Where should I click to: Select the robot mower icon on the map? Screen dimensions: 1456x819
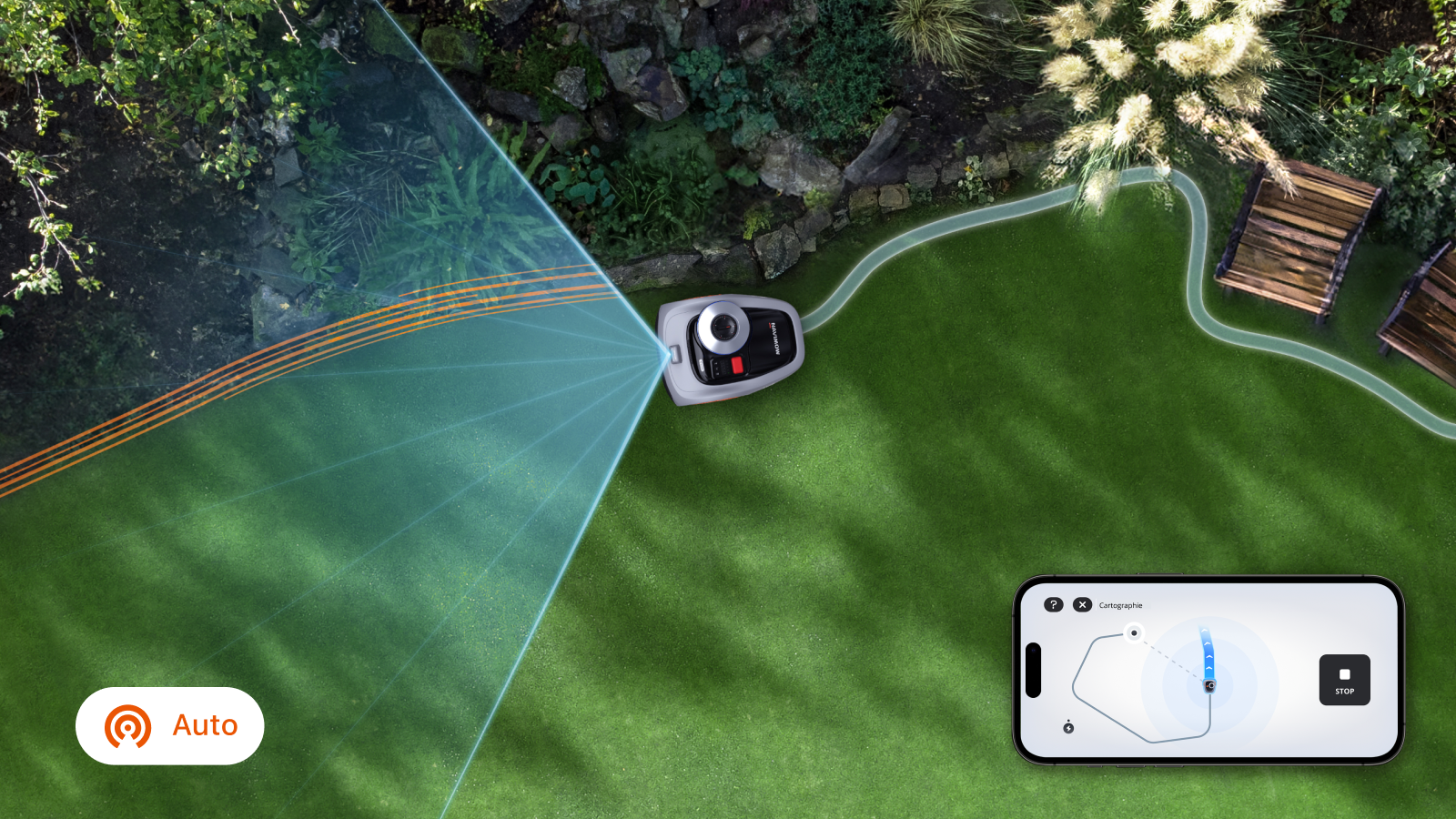[1209, 685]
